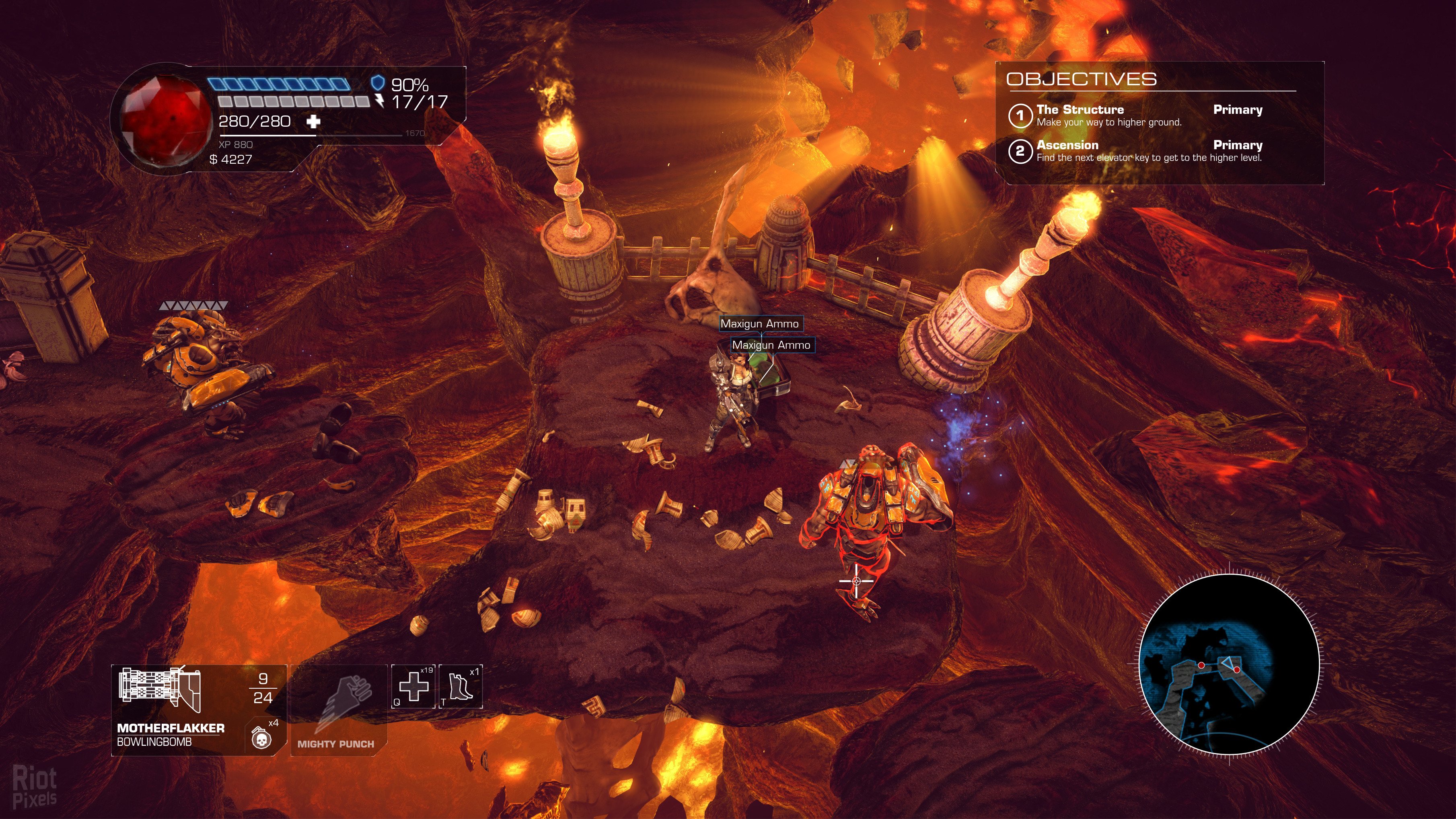1456x819 pixels.
Task: Pick the upper Maxigun Ammo label
Action: click(x=759, y=324)
